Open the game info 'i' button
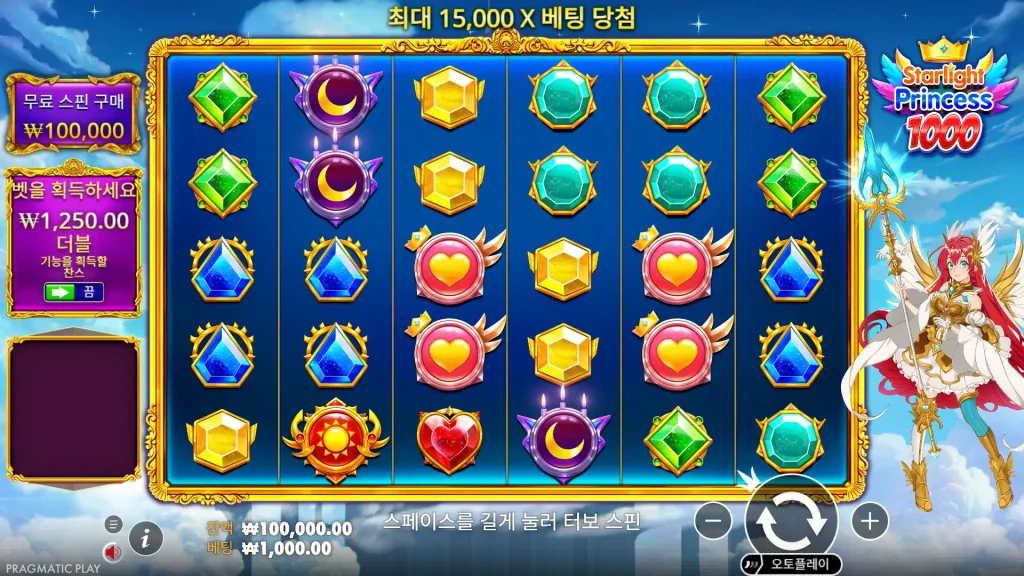Screen dimensions: 1024x576 tap(146, 538)
